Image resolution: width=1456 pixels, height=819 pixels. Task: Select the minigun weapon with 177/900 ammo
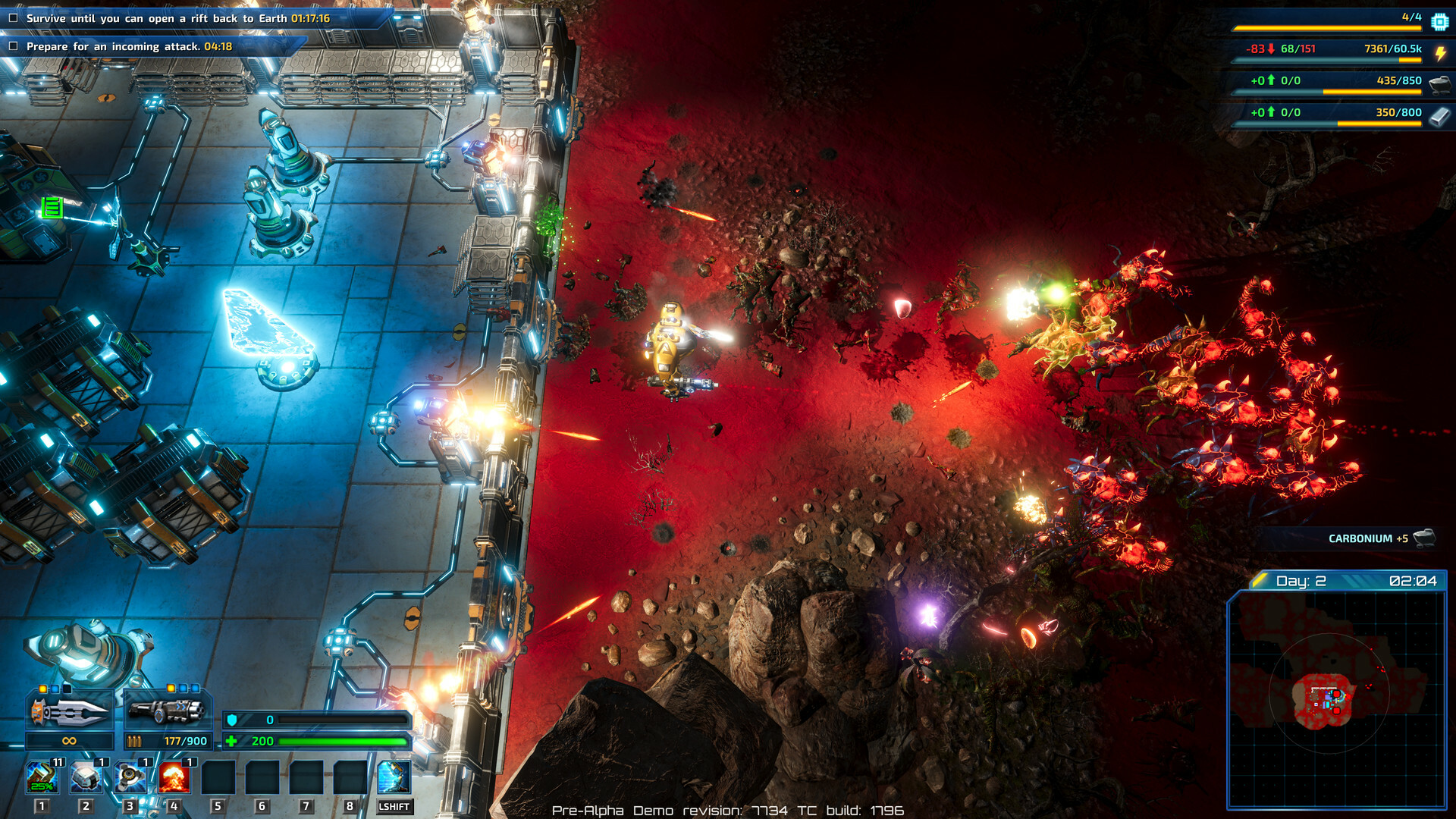coord(168,714)
